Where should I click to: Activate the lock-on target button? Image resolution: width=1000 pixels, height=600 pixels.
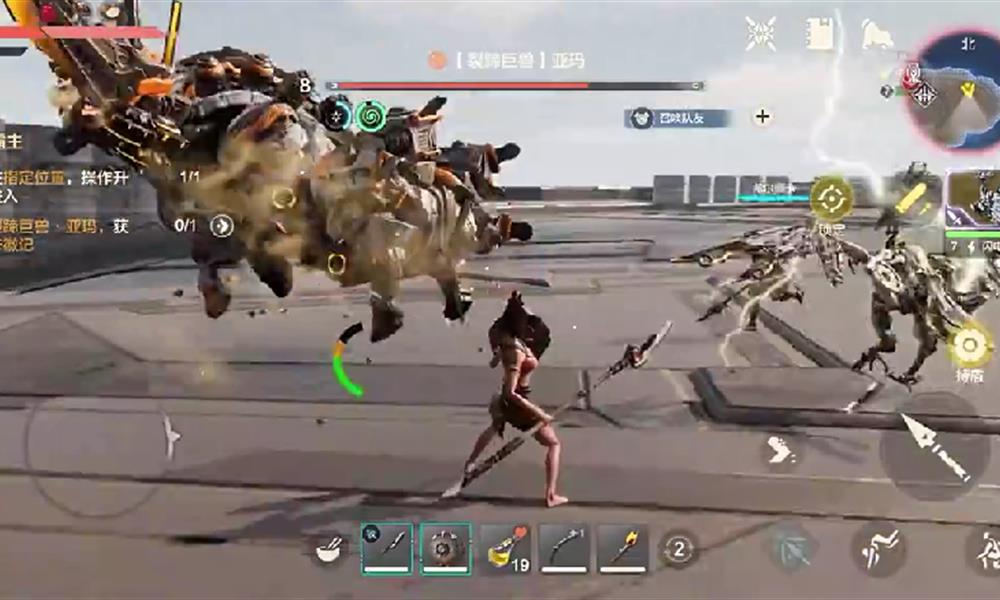point(831,199)
